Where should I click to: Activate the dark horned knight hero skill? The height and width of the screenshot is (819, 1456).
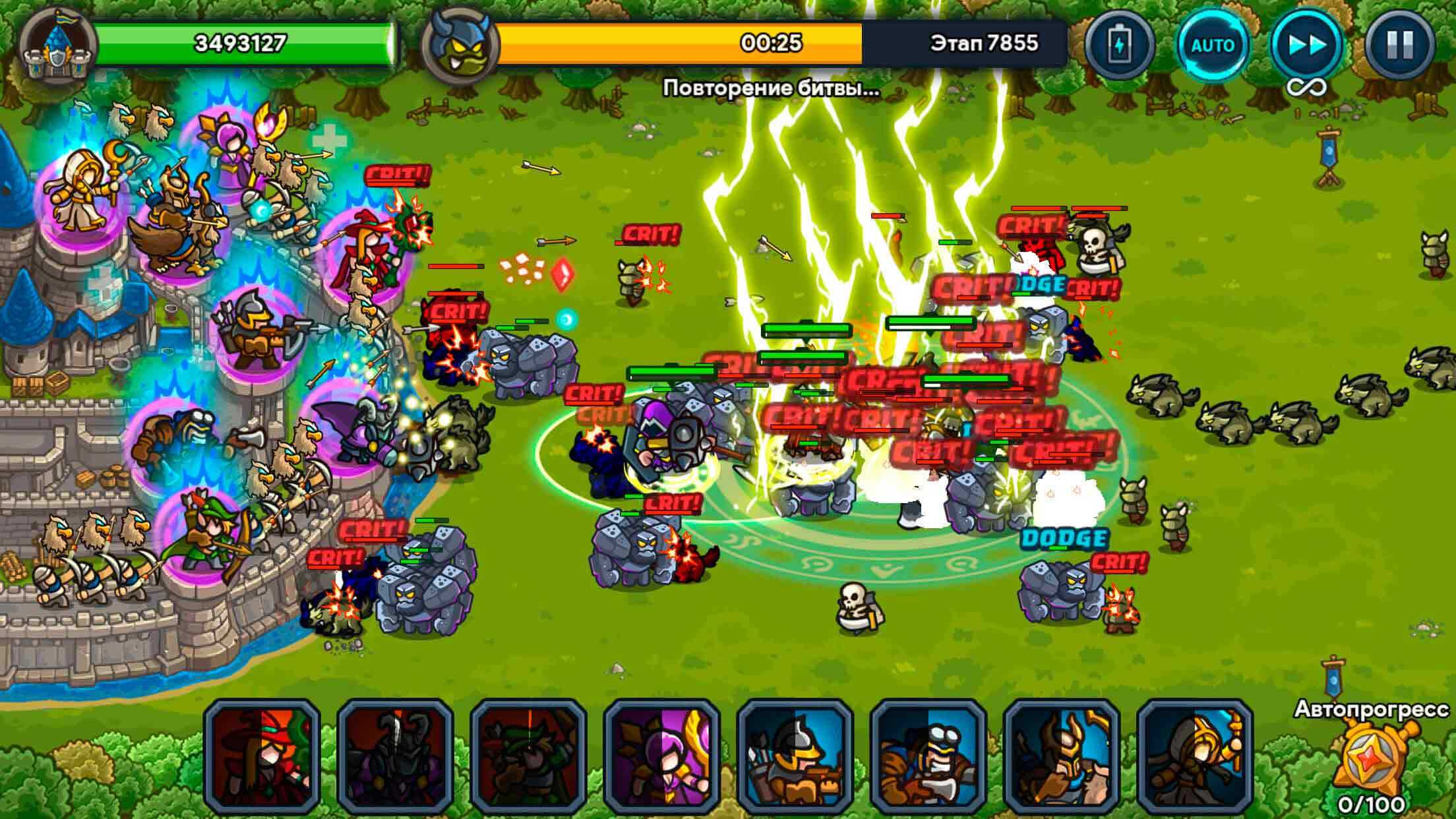click(x=396, y=756)
